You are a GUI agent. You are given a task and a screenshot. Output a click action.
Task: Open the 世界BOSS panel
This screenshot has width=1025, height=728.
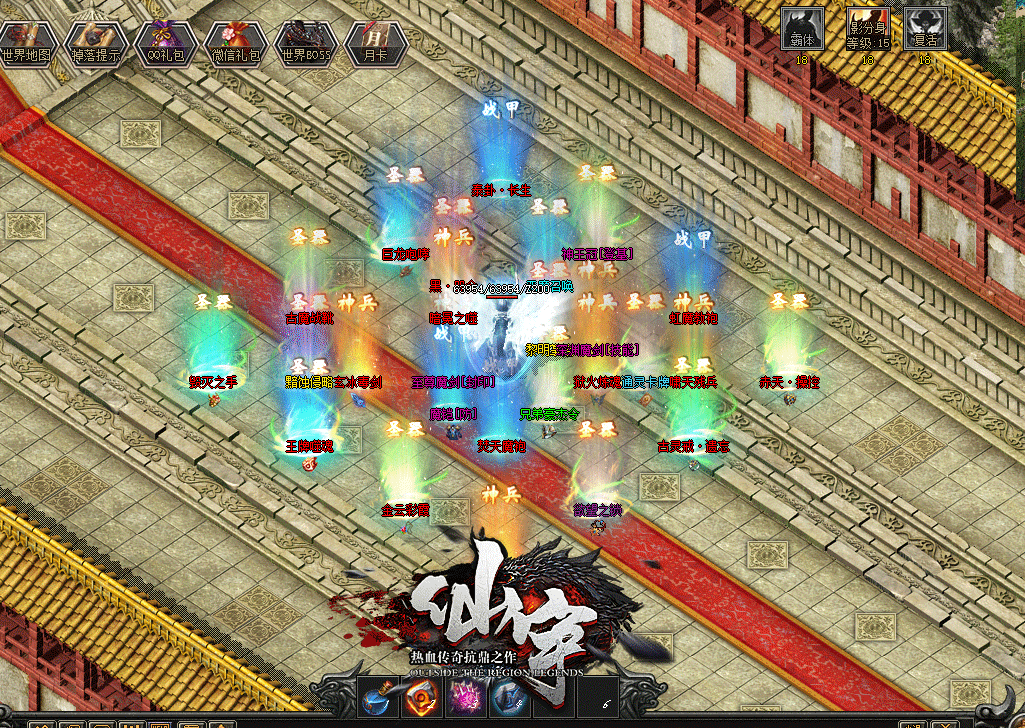304,42
